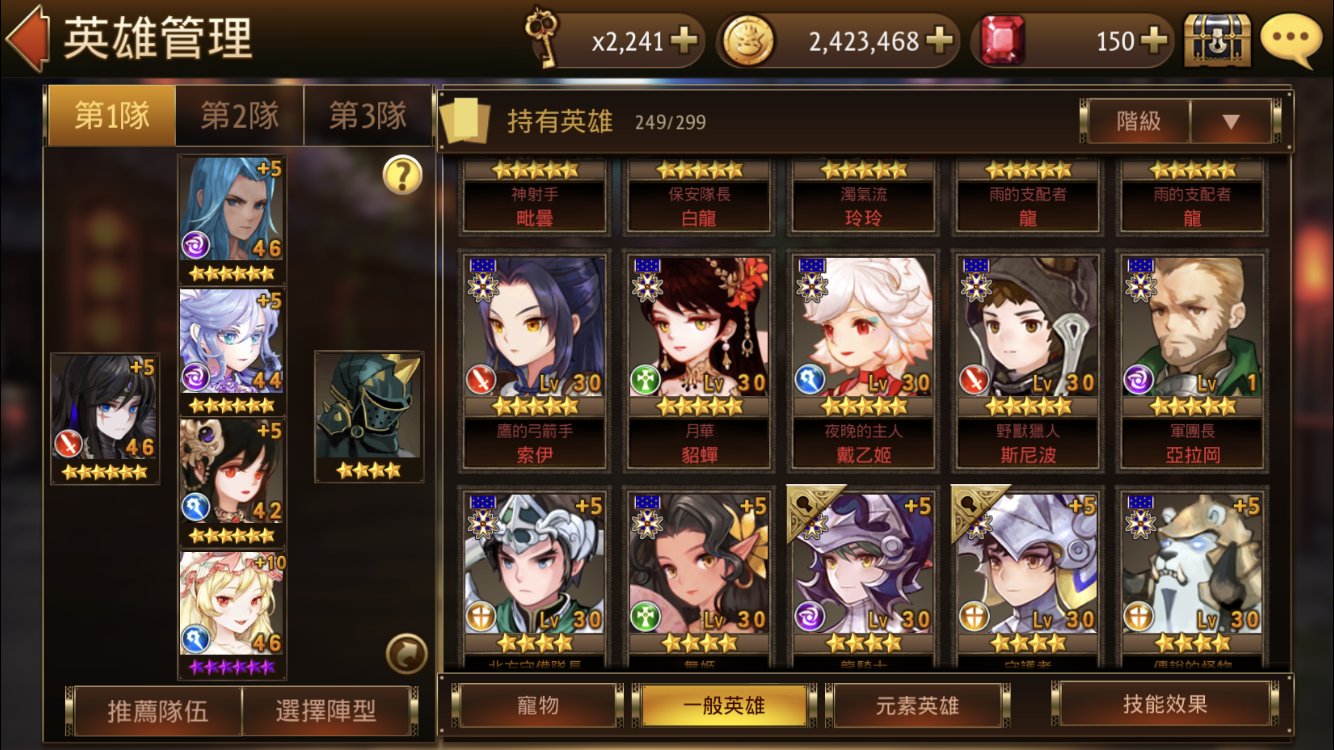The image size is (1334, 750).
Task: Select the 第1隊 team tab
Action: pos(111,116)
